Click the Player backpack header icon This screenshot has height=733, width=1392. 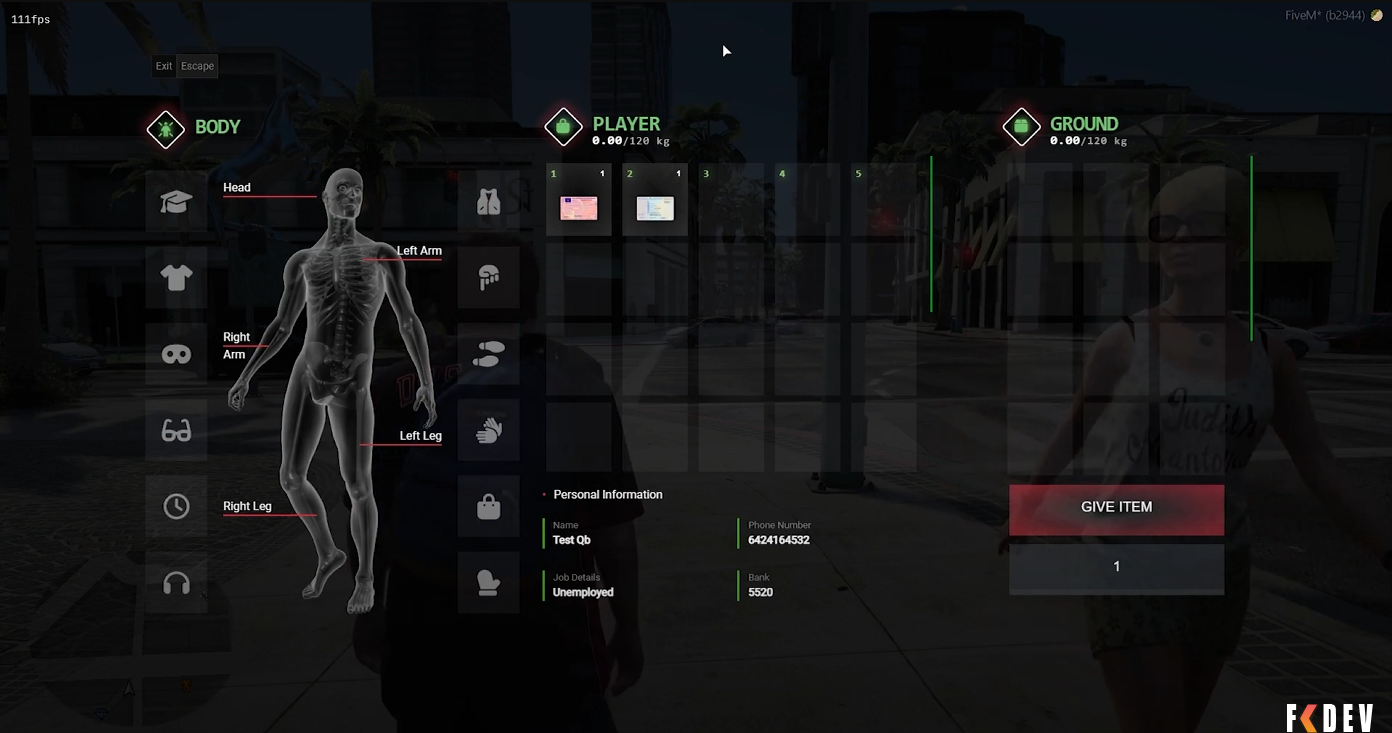point(563,127)
